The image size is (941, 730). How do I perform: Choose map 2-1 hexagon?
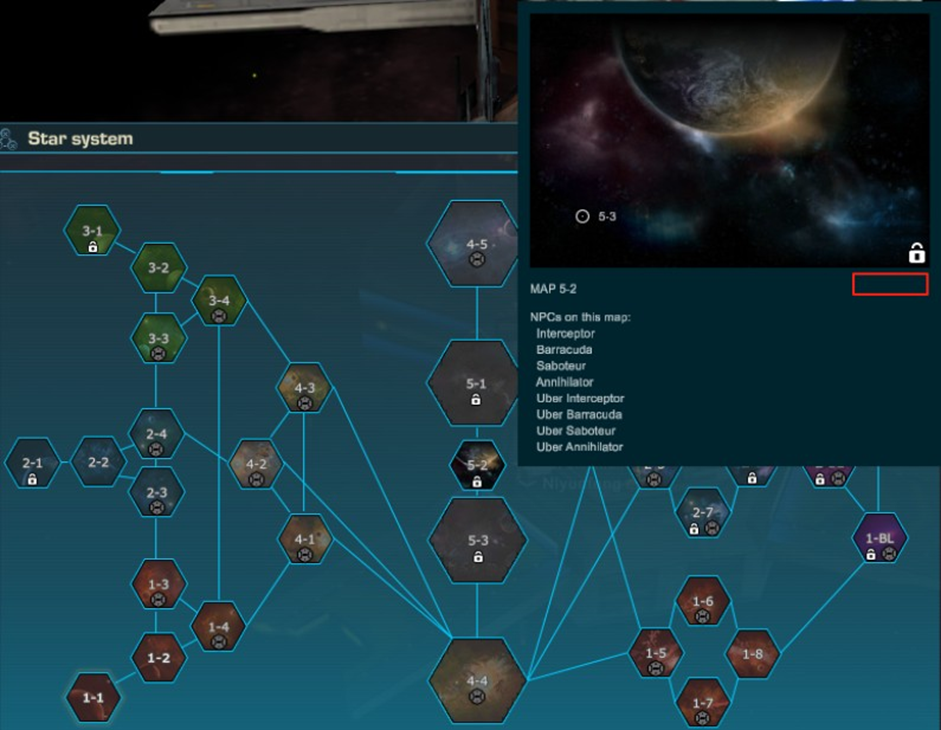(33, 465)
